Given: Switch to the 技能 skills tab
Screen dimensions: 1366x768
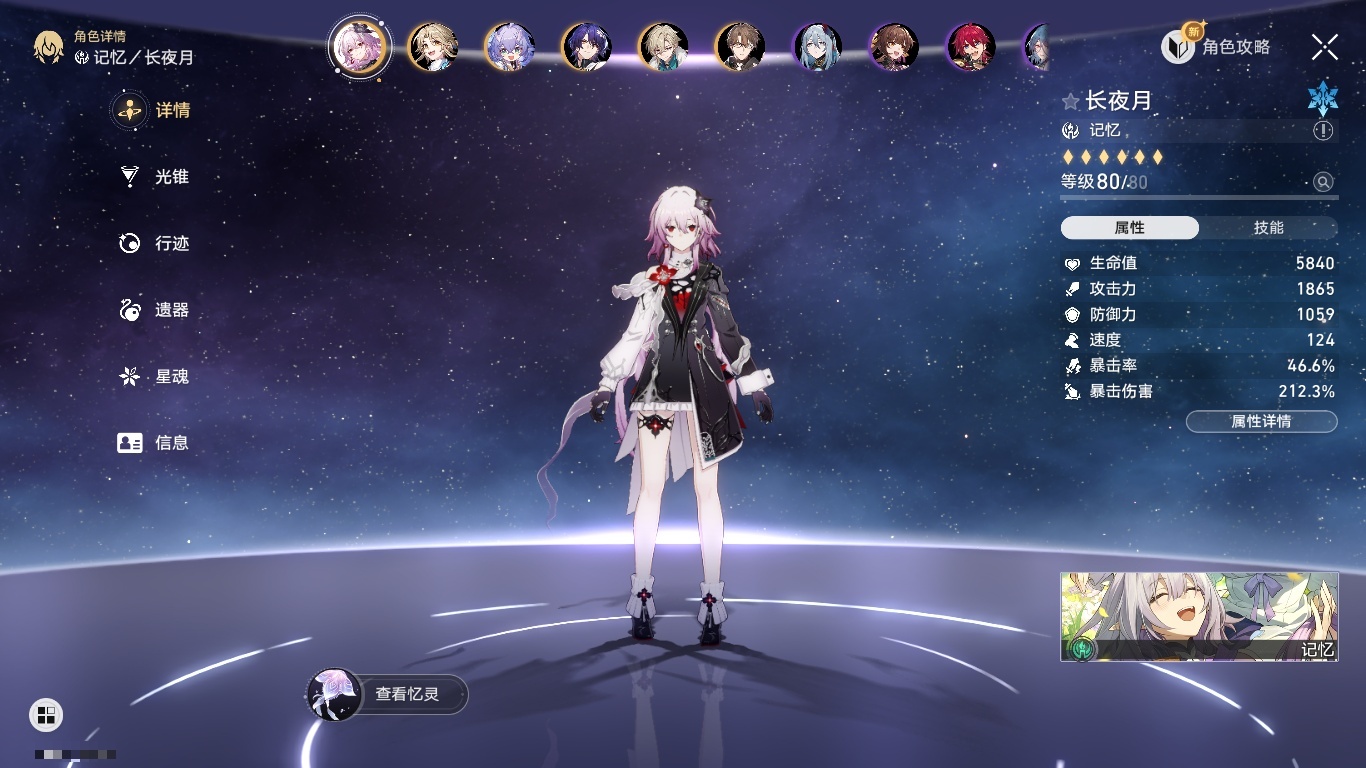Looking at the screenshot, I should click(1268, 228).
